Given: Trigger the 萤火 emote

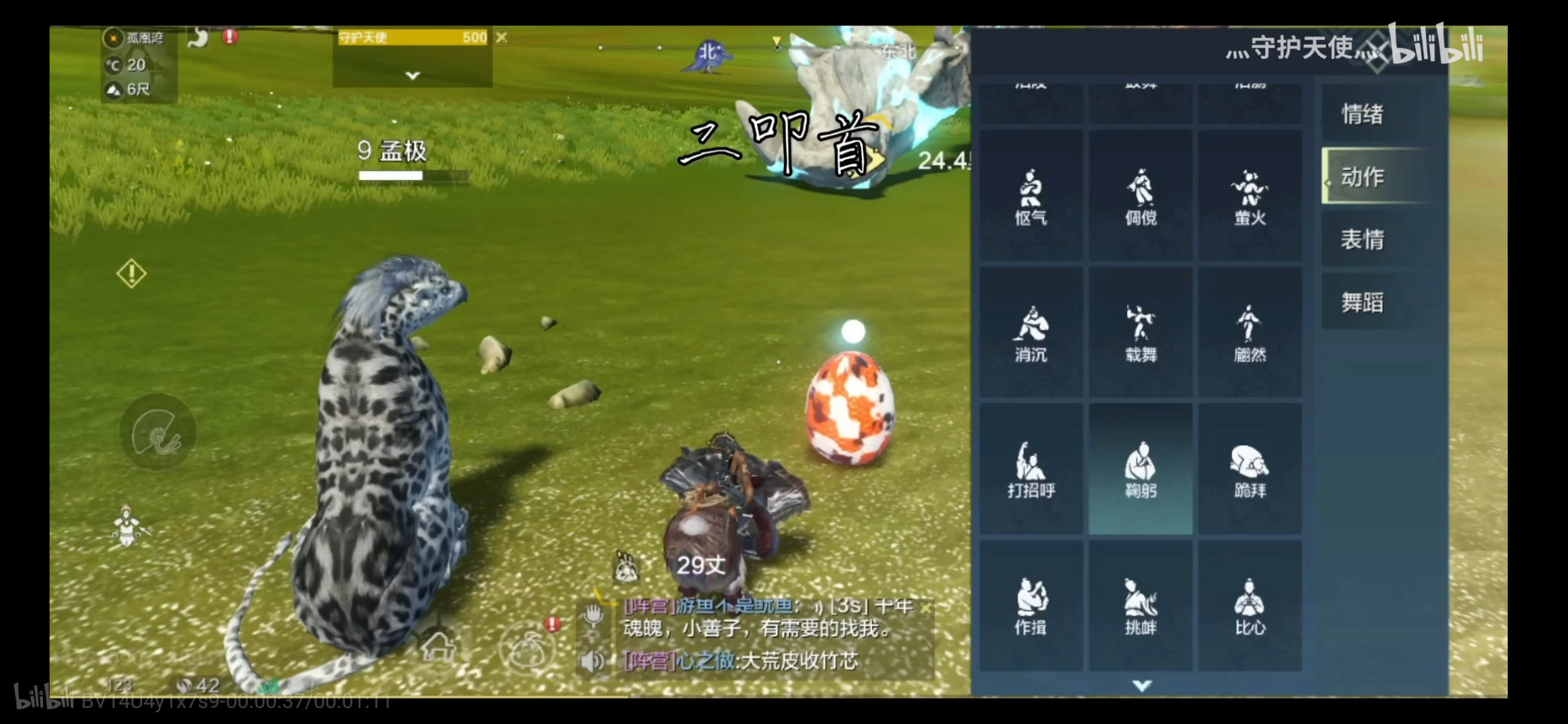Looking at the screenshot, I should coord(1250,196).
